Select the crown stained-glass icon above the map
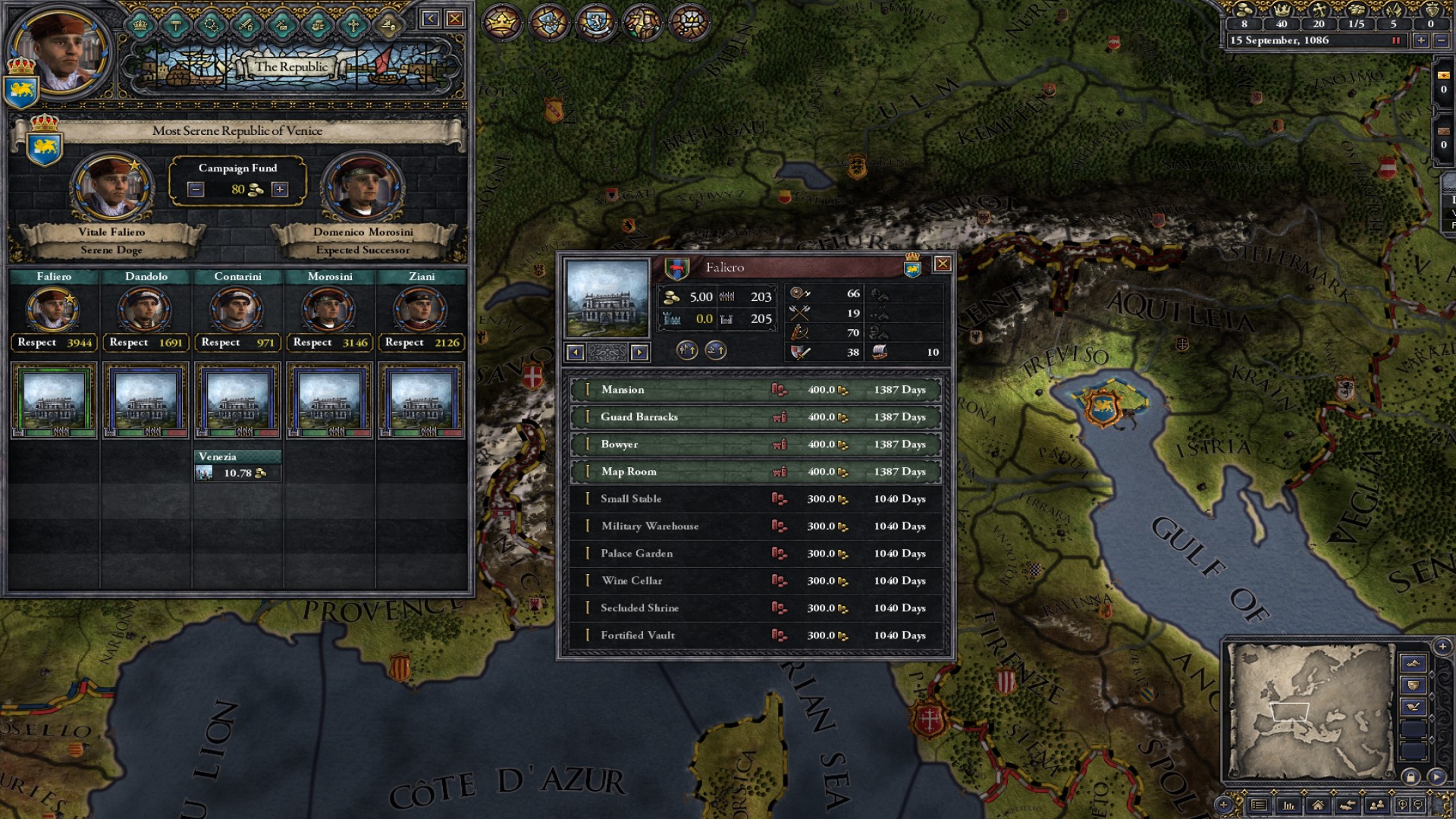Viewport: 1456px width, 819px height. point(502,23)
